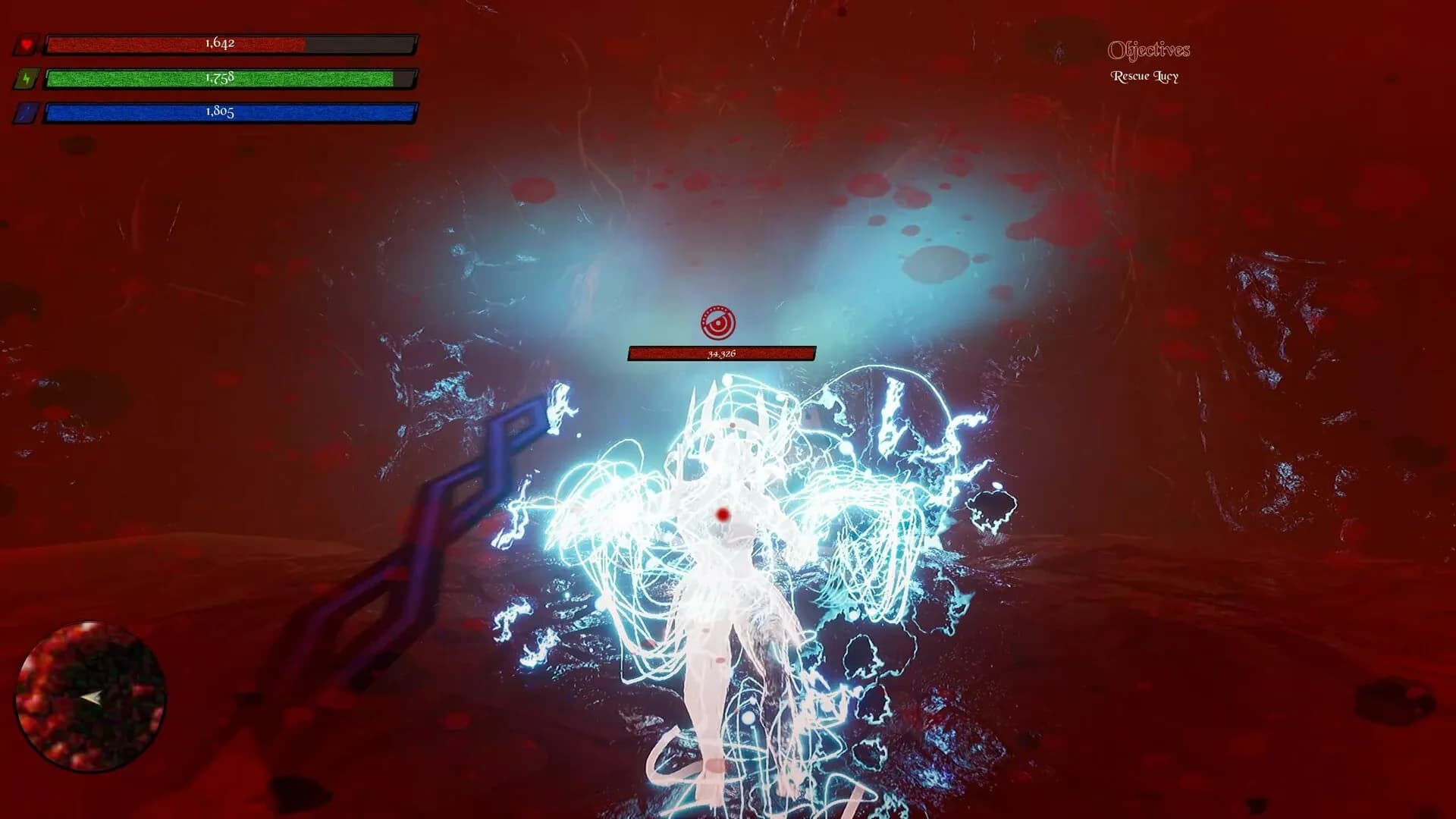Click the red heart health icon

[x=27, y=45]
